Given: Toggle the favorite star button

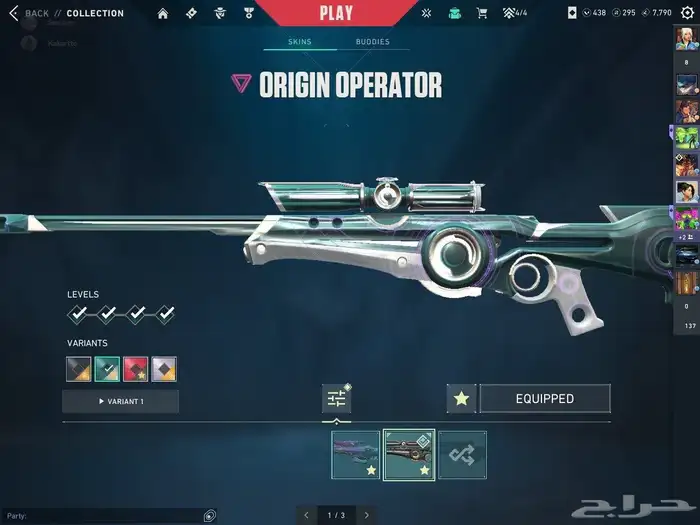Looking at the screenshot, I should [x=461, y=399].
